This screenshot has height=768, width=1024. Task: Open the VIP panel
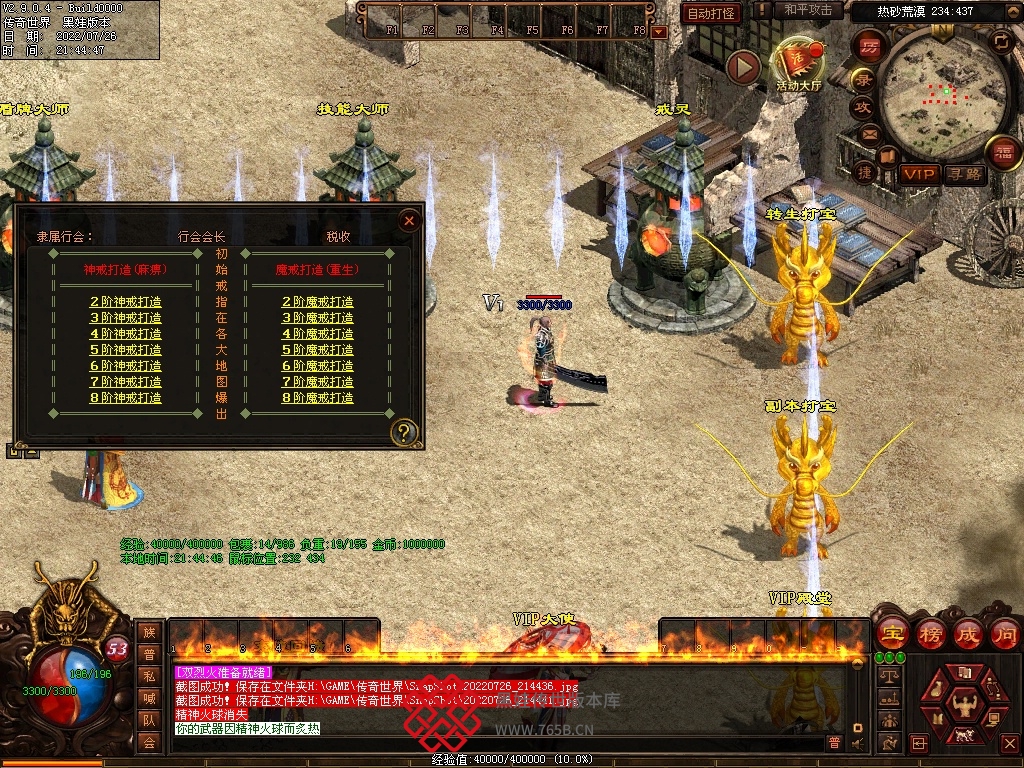click(x=918, y=174)
